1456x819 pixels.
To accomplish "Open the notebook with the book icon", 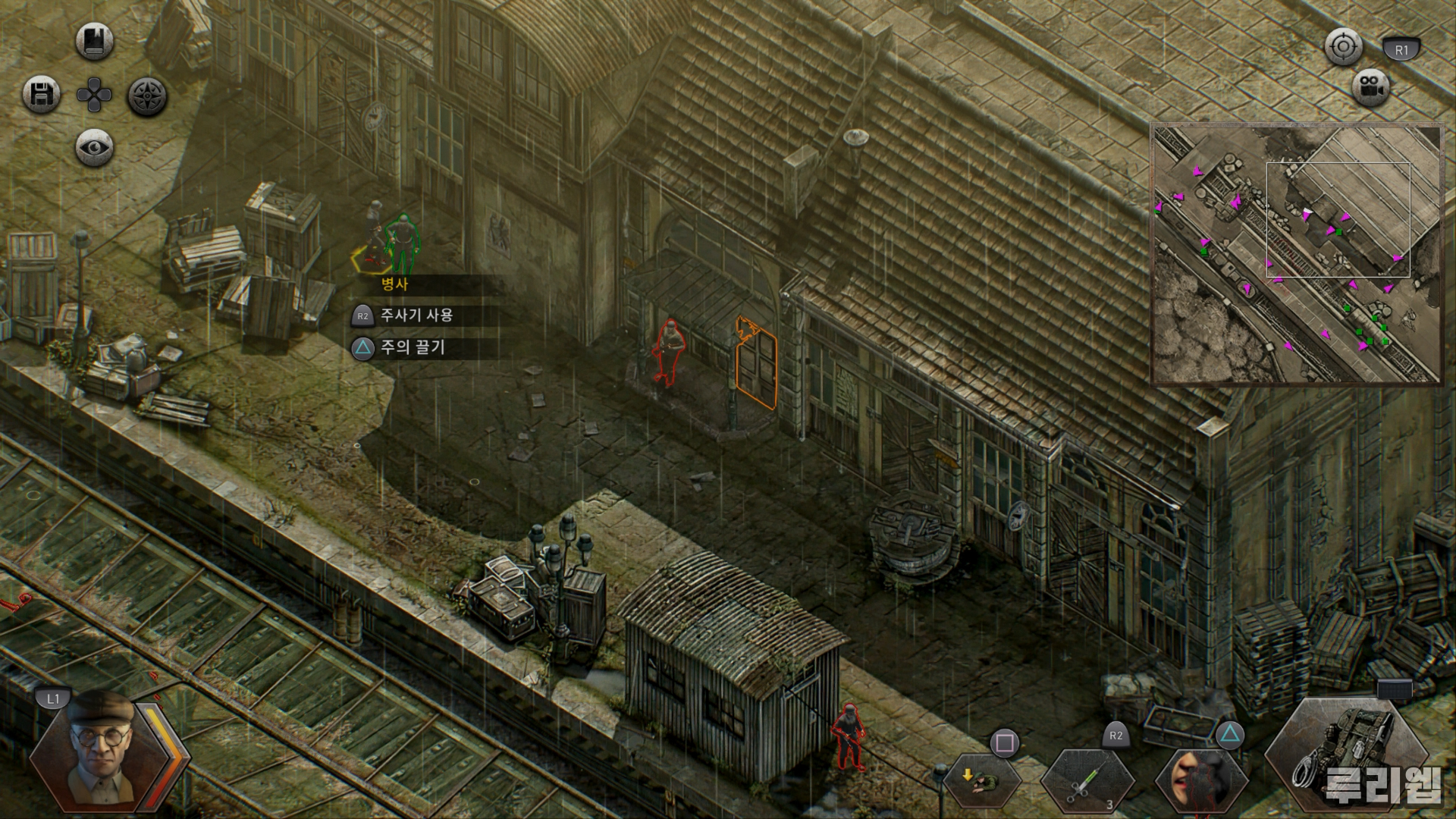I will pyautogui.click(x=95, y=41).
